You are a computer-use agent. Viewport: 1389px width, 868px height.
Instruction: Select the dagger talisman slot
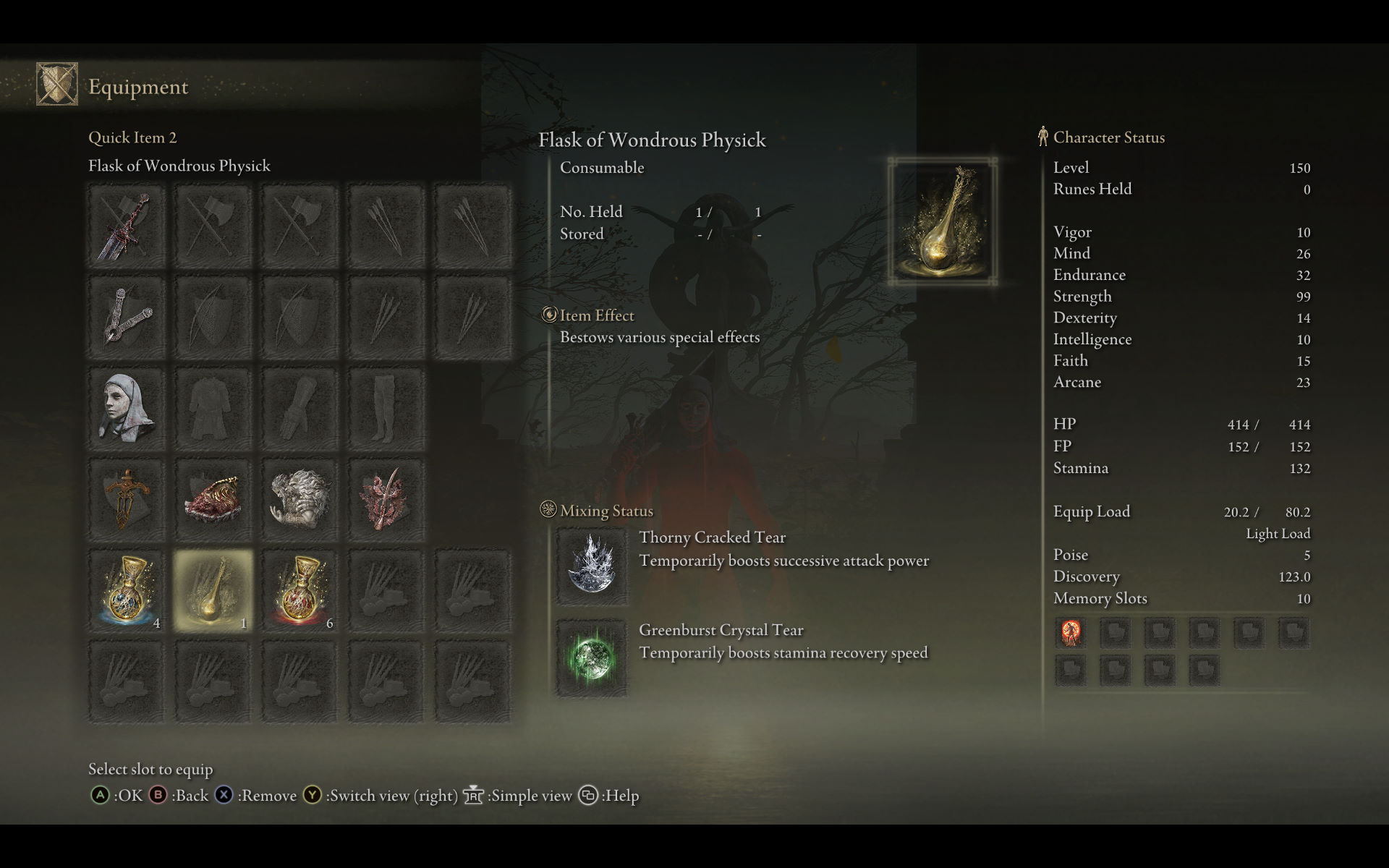(x=127, y=499)
